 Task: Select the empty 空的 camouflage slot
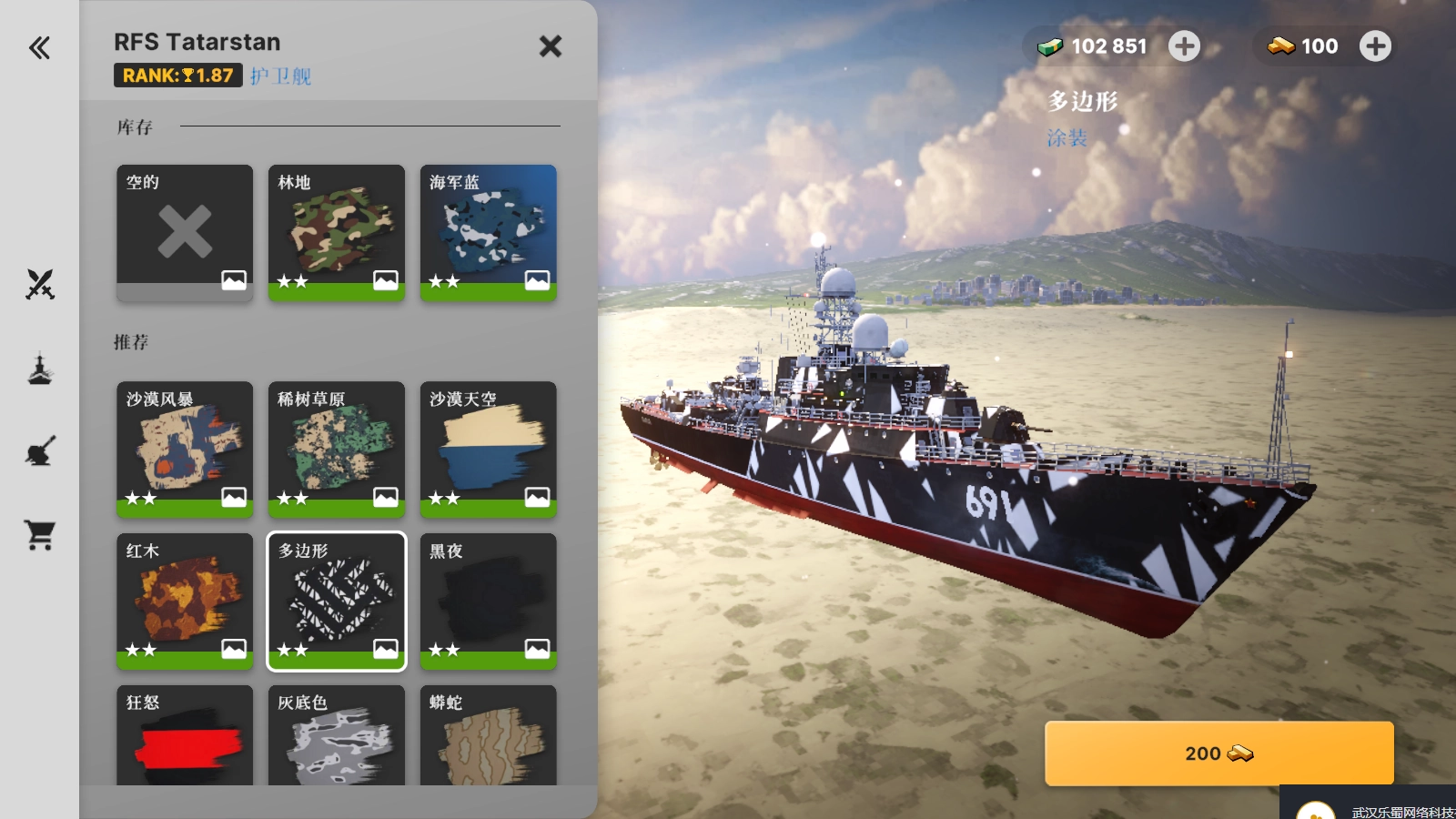click(185, 232)
